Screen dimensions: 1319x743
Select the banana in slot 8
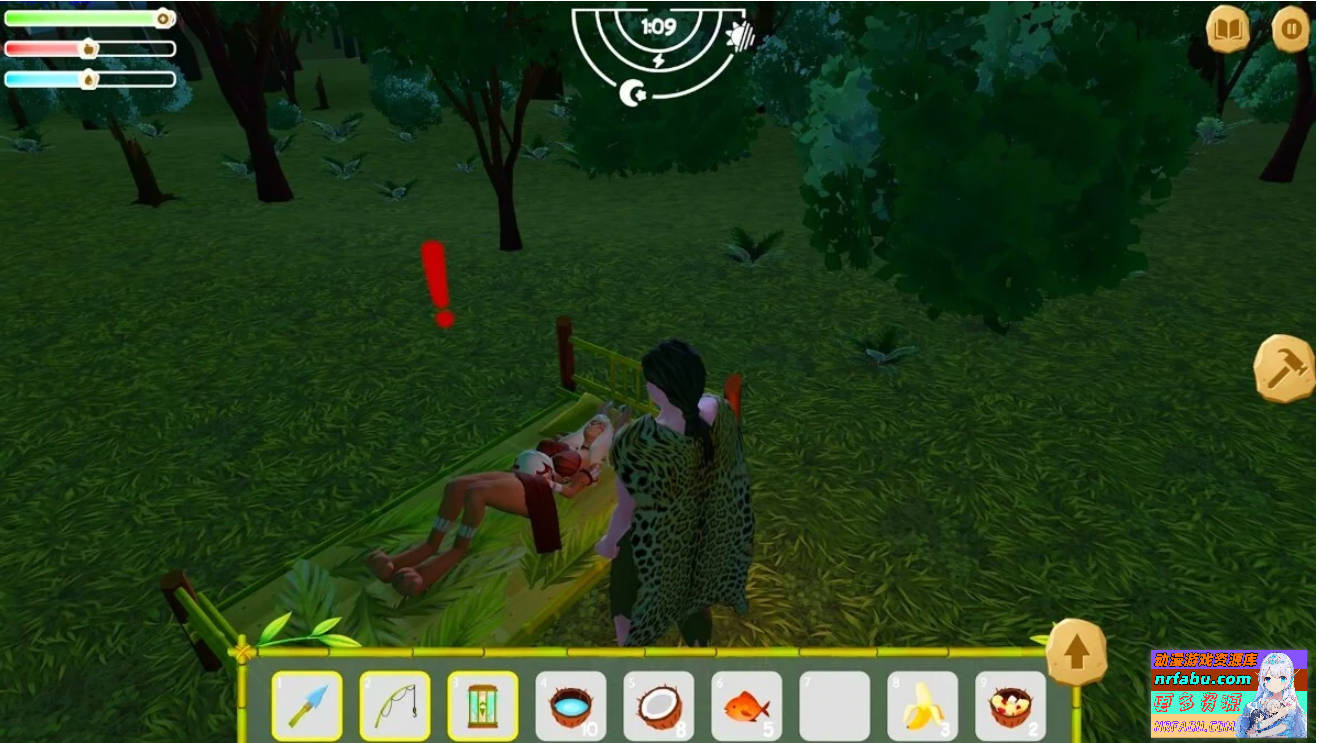[x=923, y=703]
